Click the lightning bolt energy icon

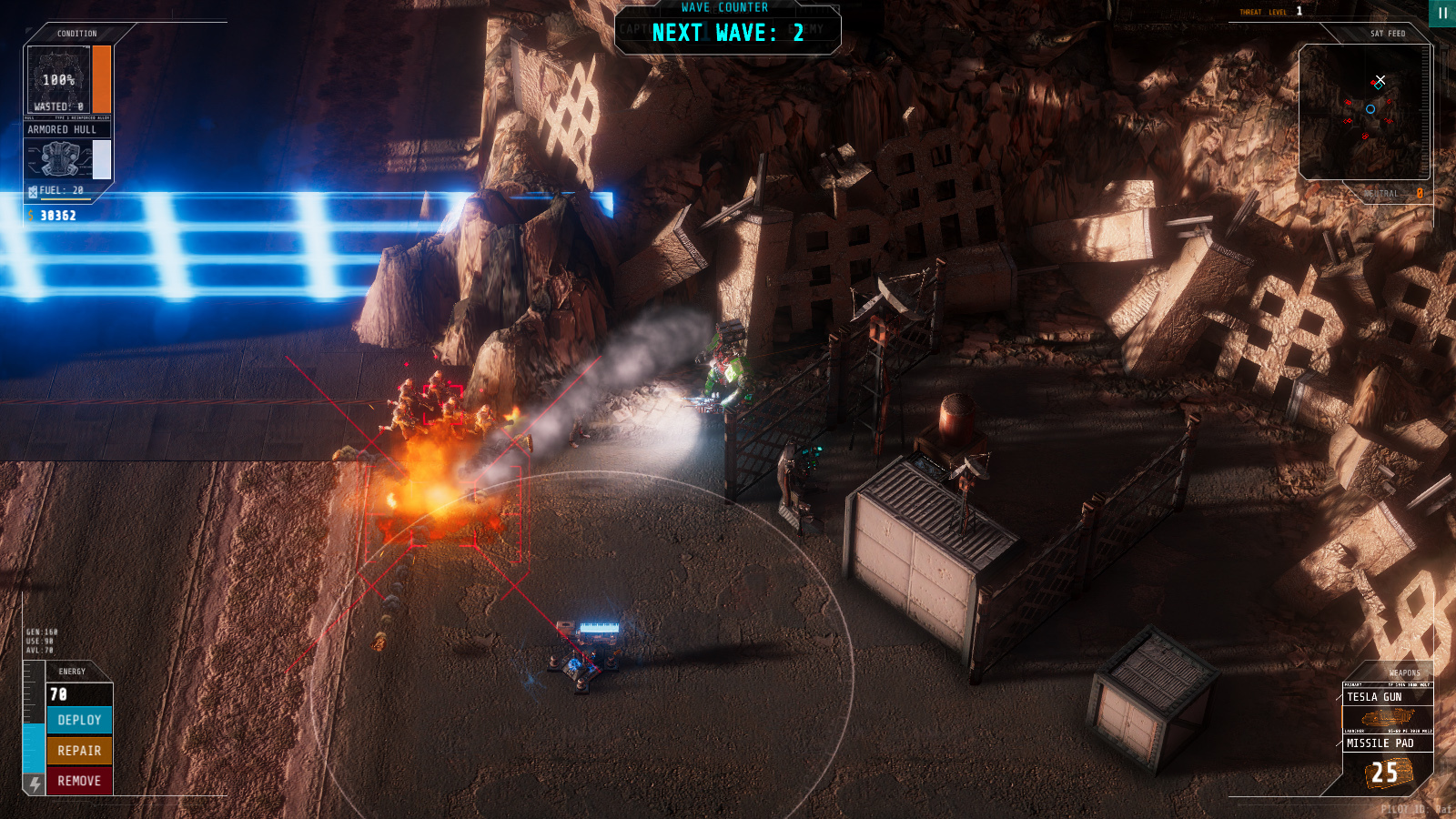[35, 784]
